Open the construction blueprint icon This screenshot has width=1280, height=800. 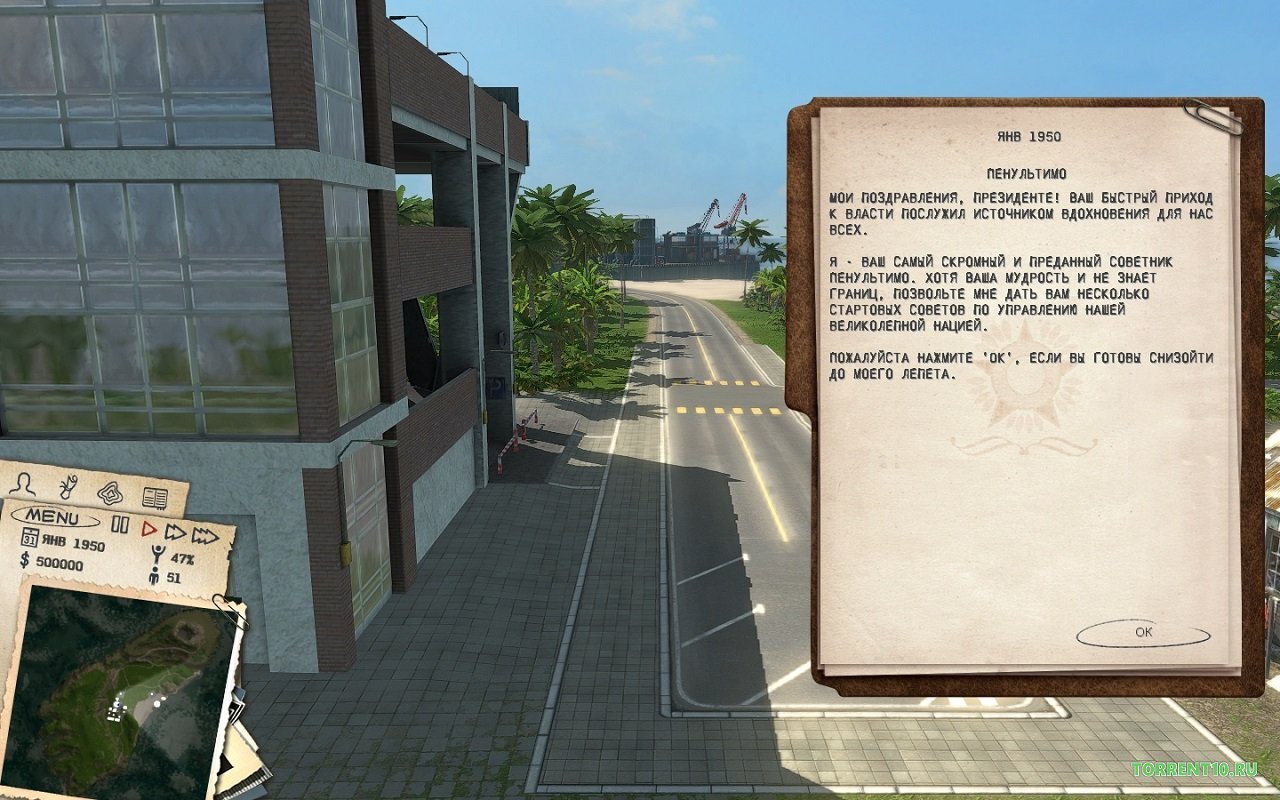(111, 493)
